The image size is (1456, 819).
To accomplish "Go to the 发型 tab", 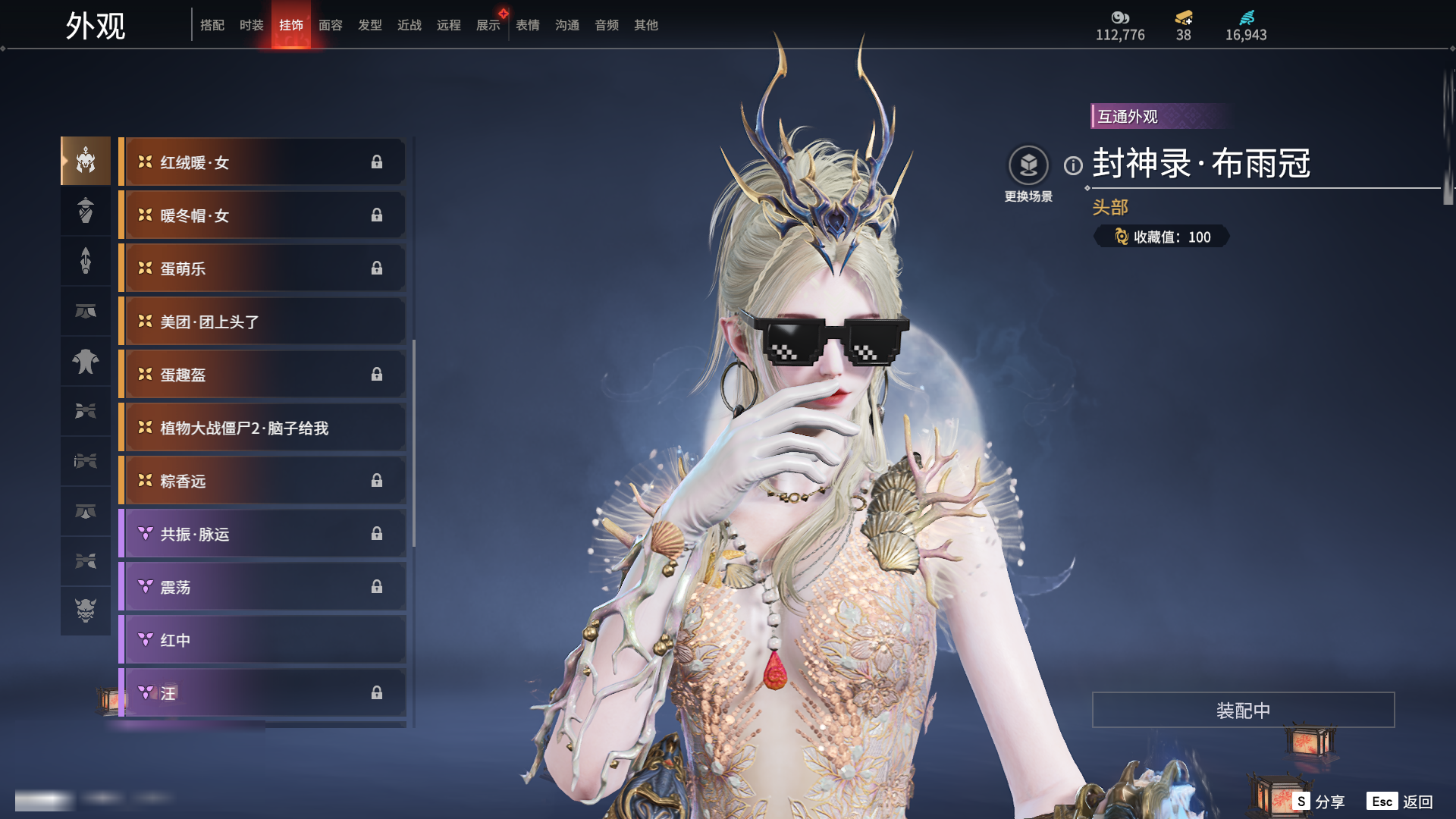I will pos(370,25).
